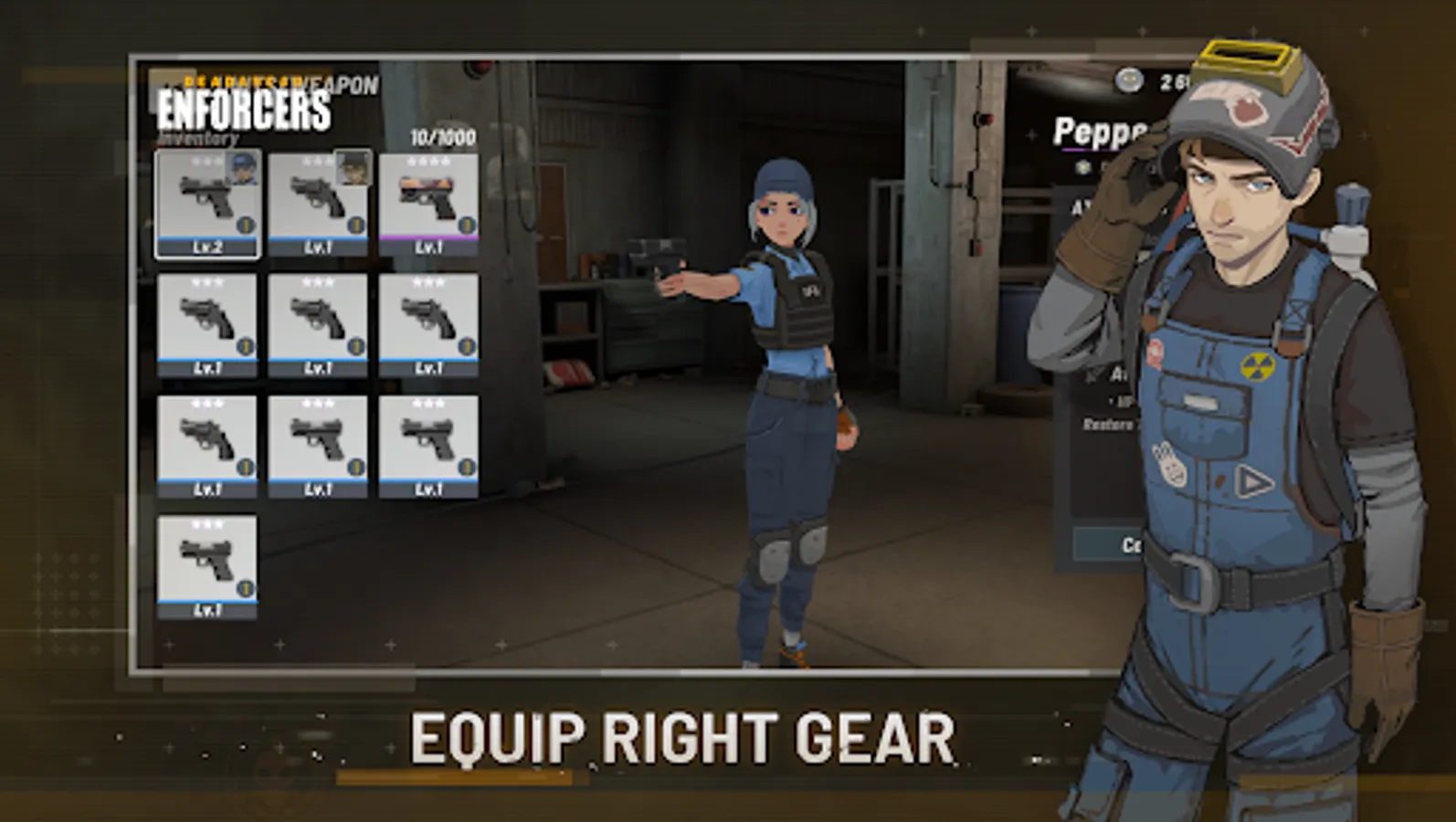This screenshot has width=1456, height=822.
Task: Click the currency coin icon at the top right
Action: 1130,79
